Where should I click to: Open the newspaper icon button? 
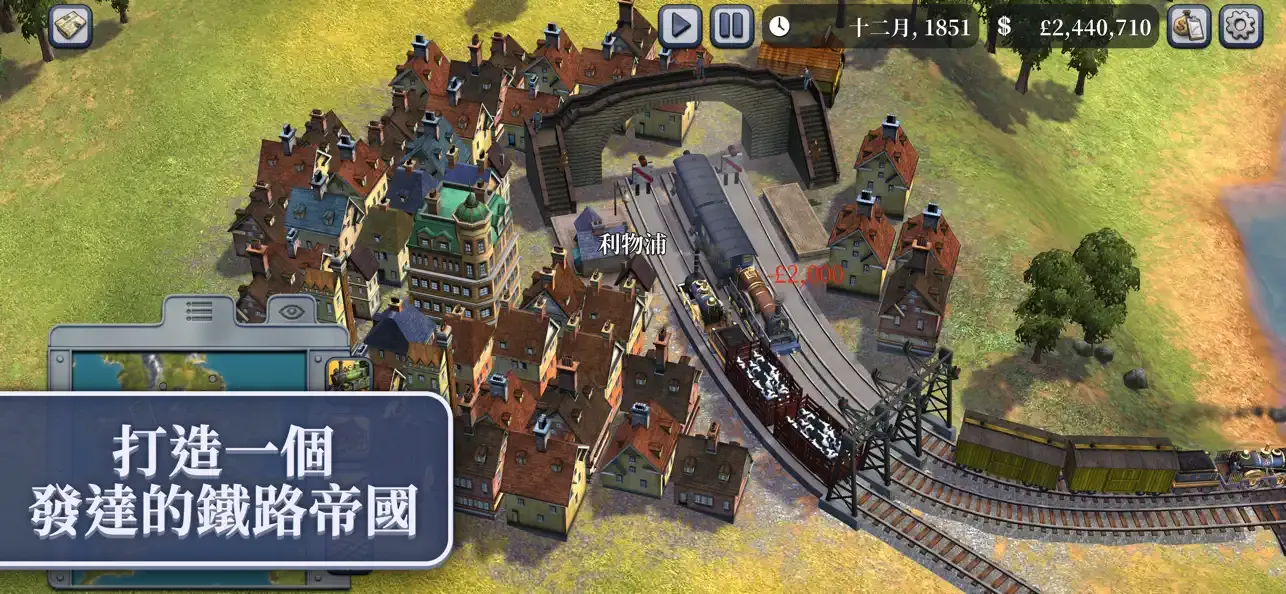pyautogui.click(x=71, y=26)
